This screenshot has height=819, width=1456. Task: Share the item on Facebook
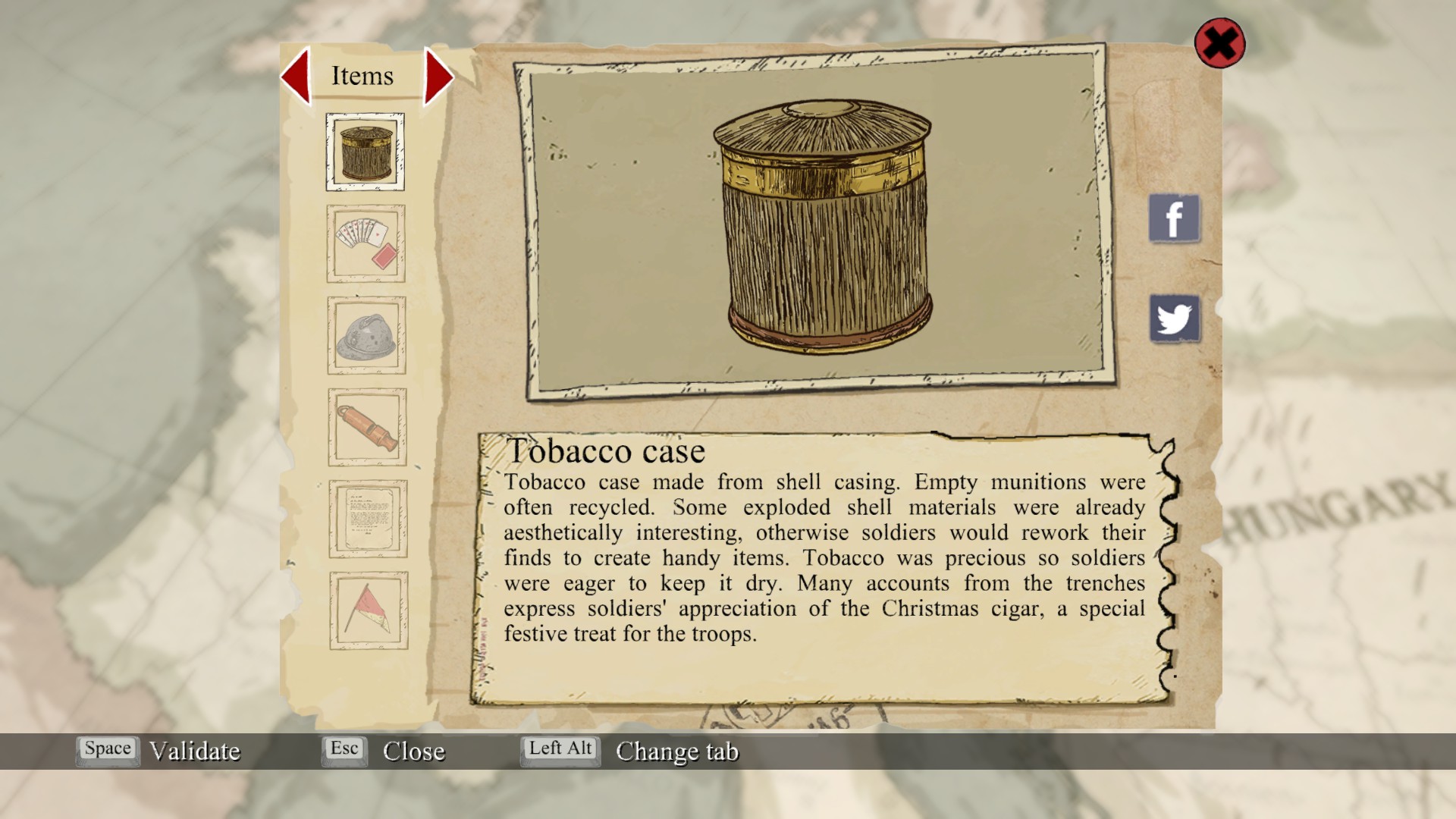click(1174, 218)
